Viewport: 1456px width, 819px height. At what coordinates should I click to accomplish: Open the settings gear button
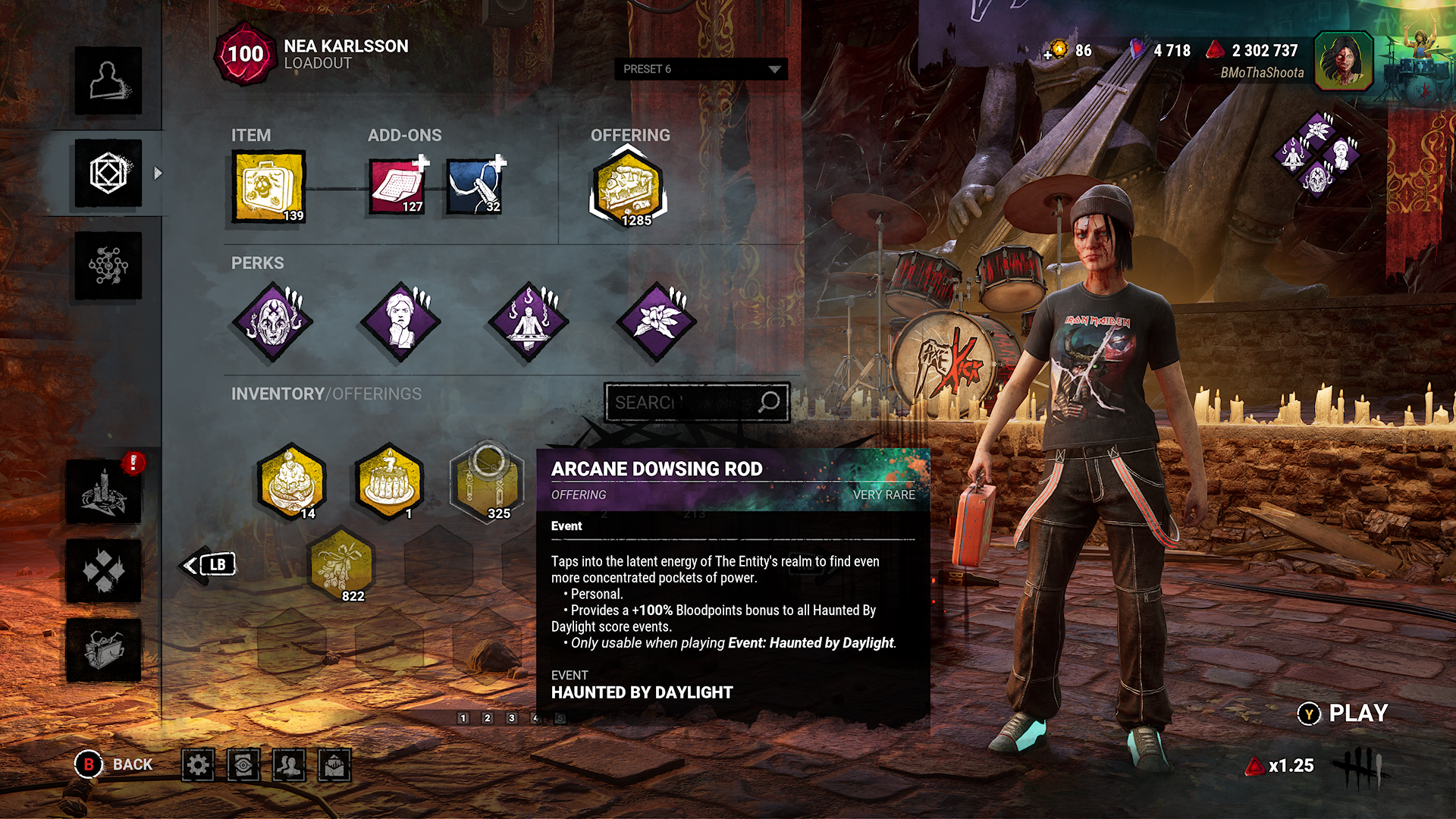[x=198, y=765]
